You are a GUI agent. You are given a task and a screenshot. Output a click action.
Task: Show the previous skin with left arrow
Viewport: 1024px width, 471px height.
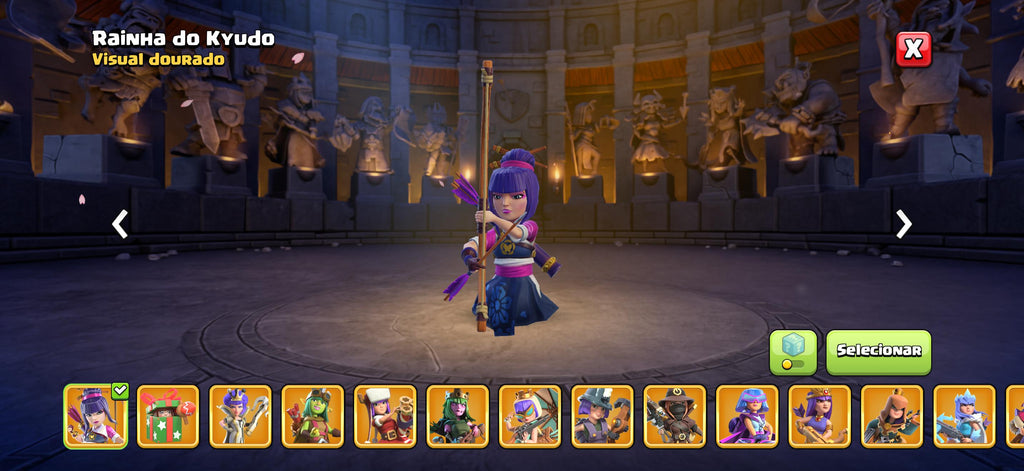[x=120, y=224]
